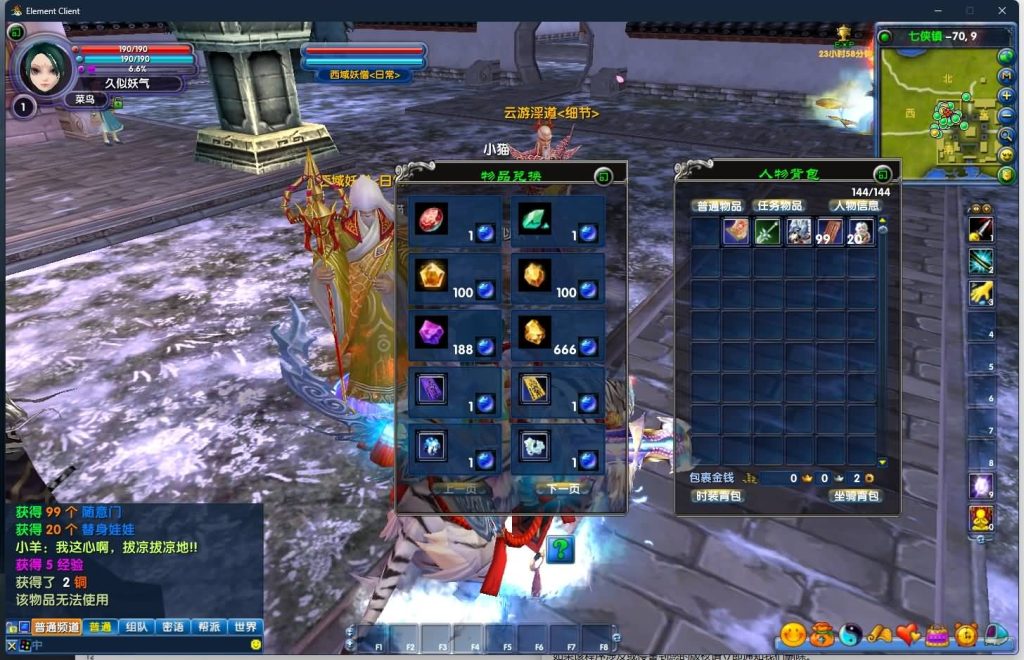Open the world map via M button
The height and width of the screenshot is (660, 1024).
(x=1006, y=76)
